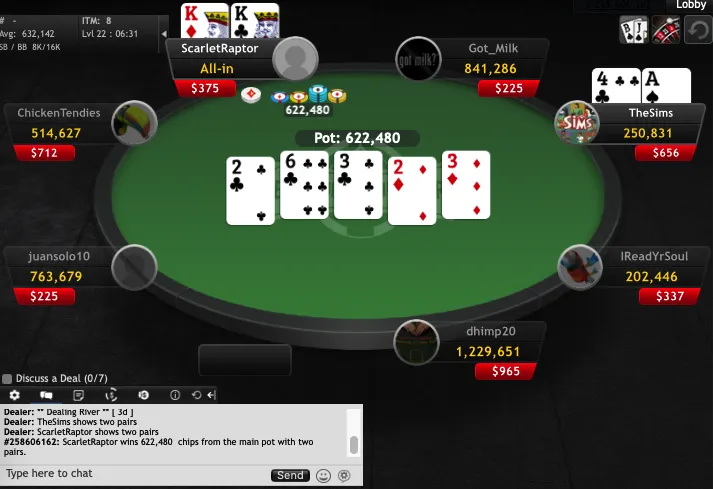Send the chat message
The width and height of the screenshot is (713, 489).
(290, 475)
